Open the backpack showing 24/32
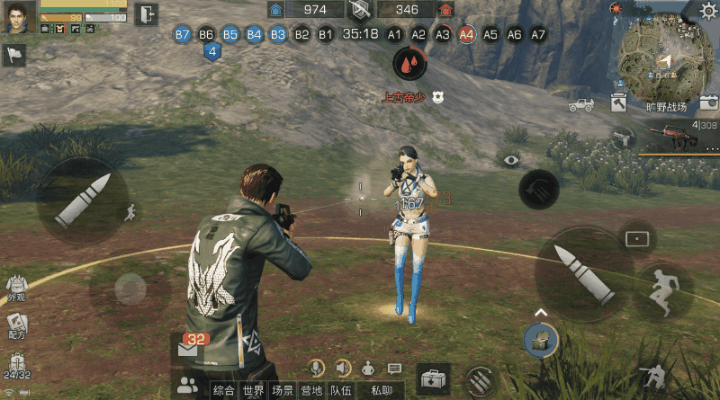The width and height of the screenshot is (720, 400). pos(18,364)
